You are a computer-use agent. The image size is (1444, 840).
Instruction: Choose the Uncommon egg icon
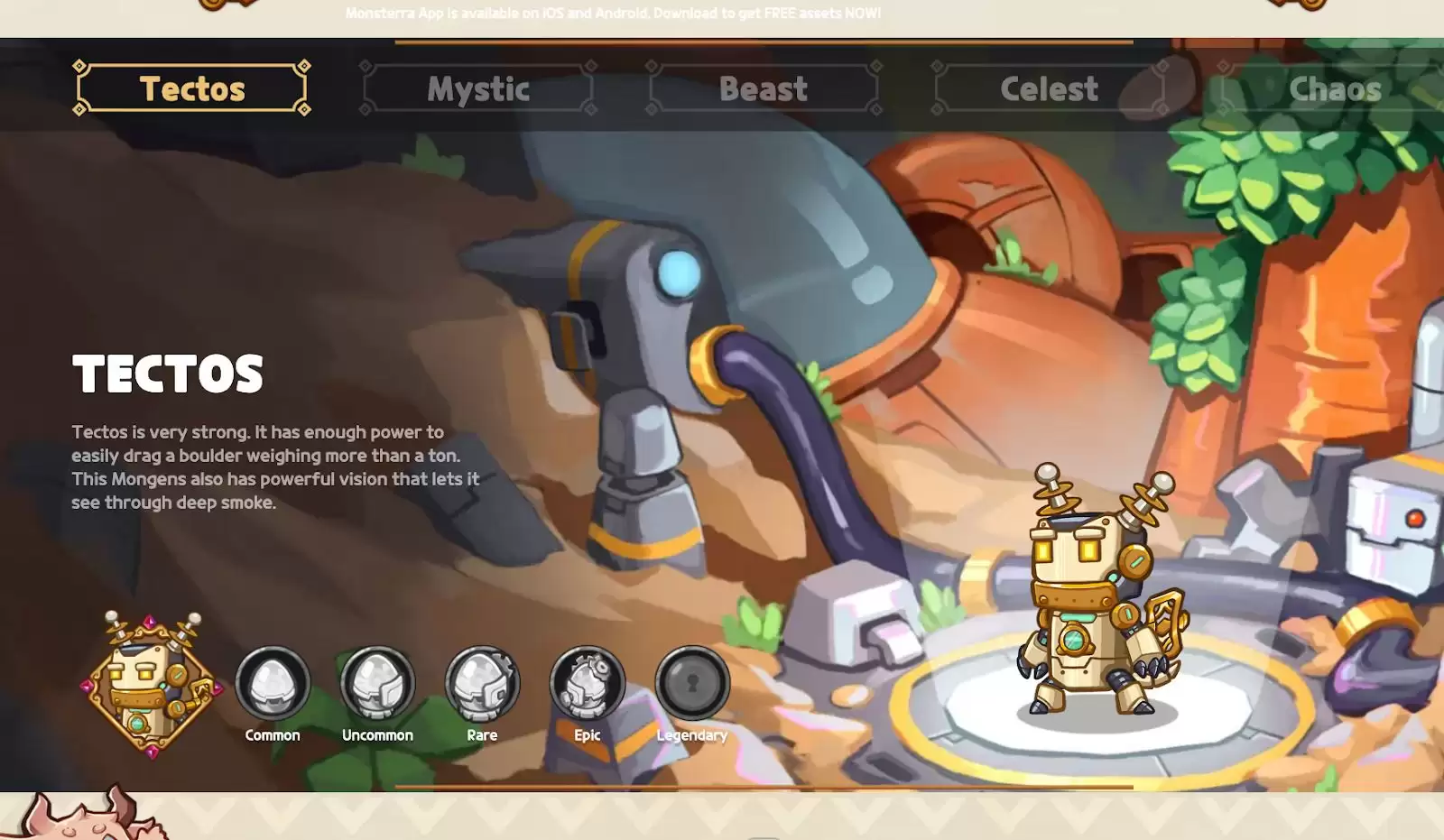377,683
